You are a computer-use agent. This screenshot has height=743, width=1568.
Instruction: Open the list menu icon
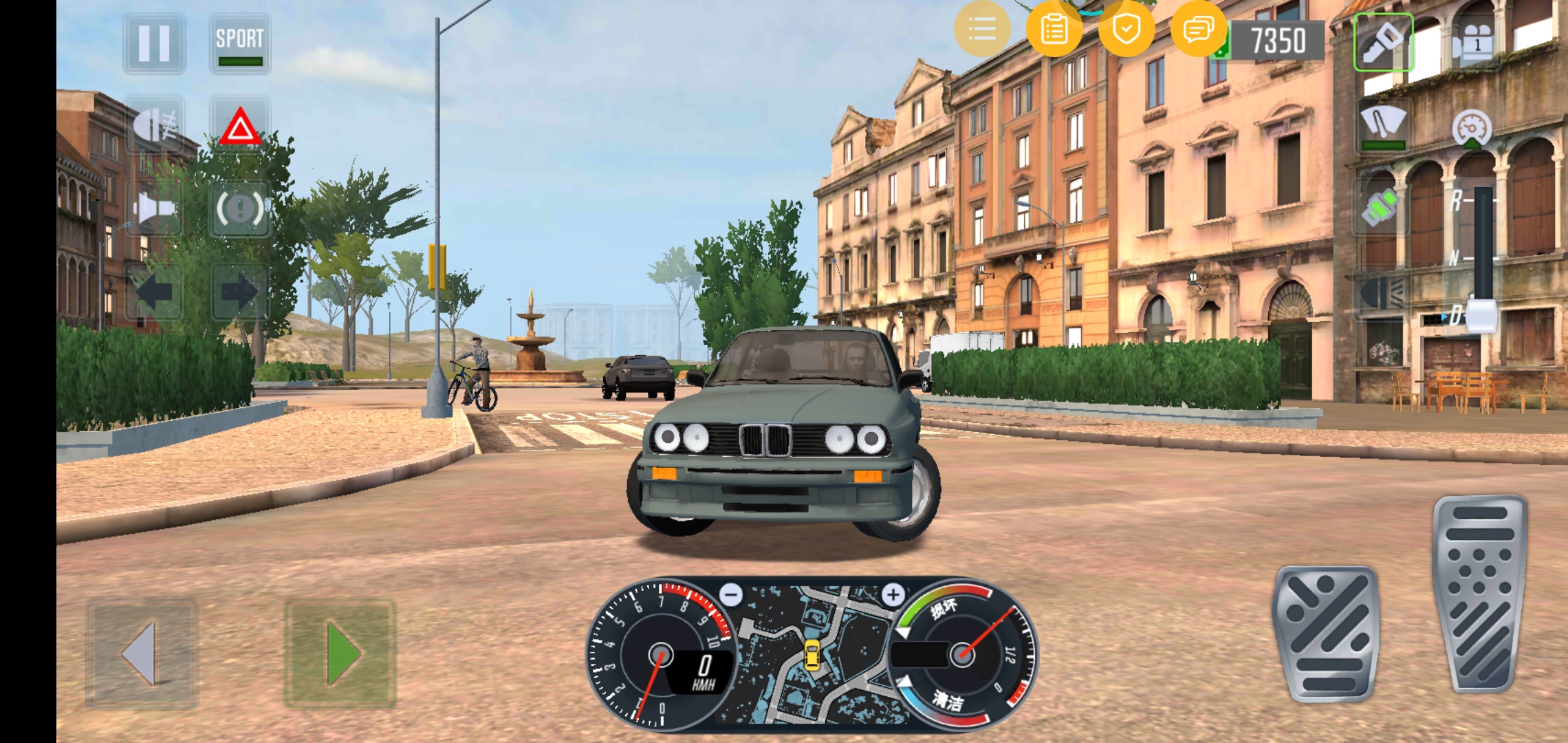(x=982, y=29)
